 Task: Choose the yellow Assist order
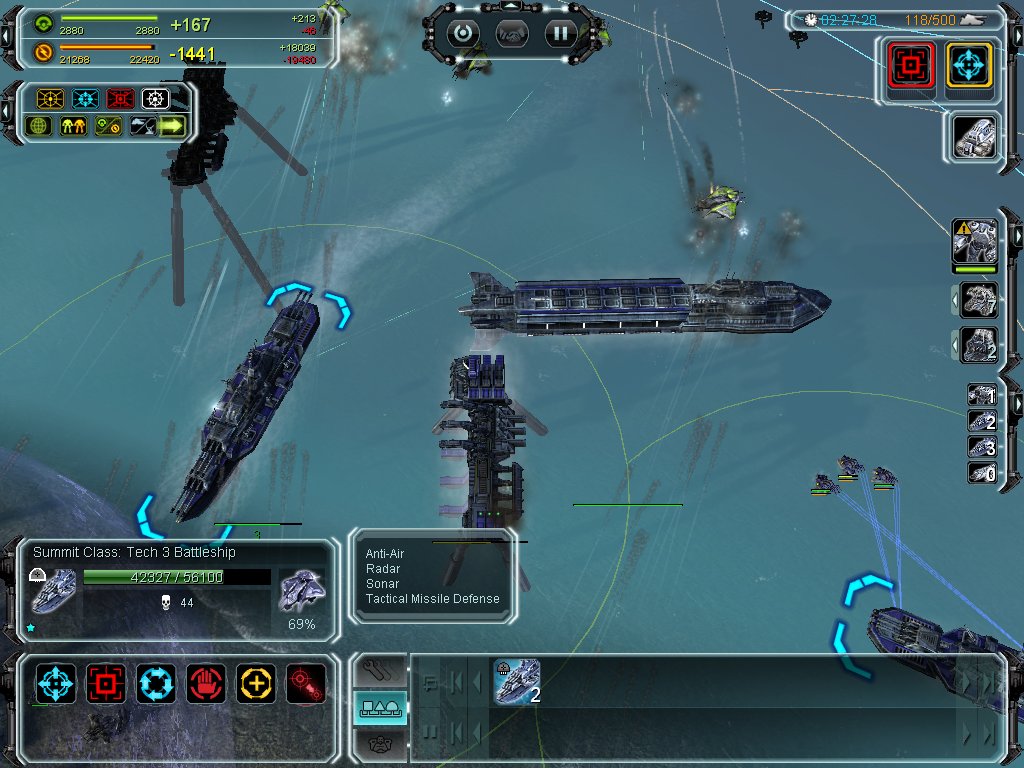click(x=256, y=683)
